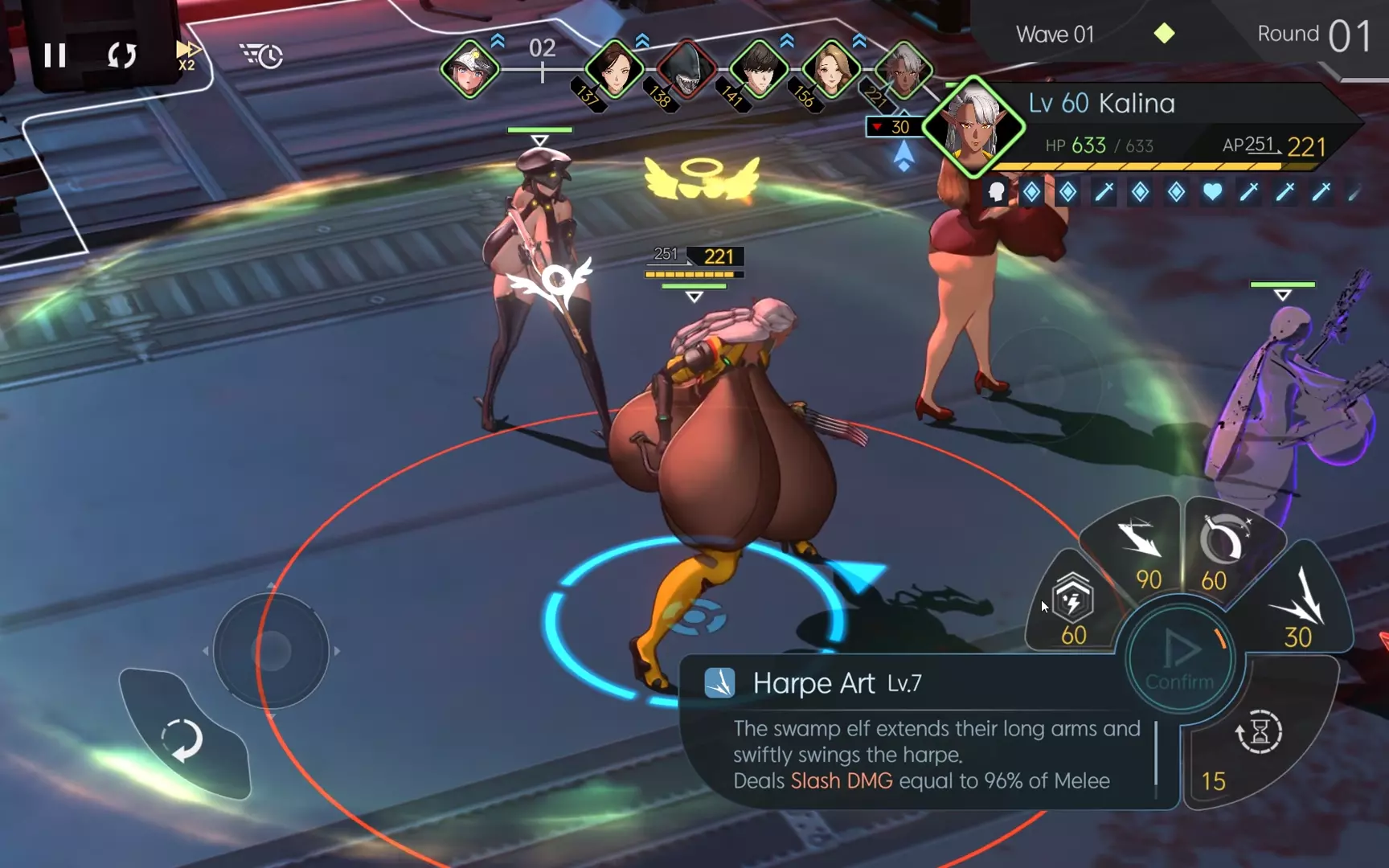Screen dimensions: 1389x868
Task: Select the white-capped girl turn order portrait
Action: tap(470, 70)
